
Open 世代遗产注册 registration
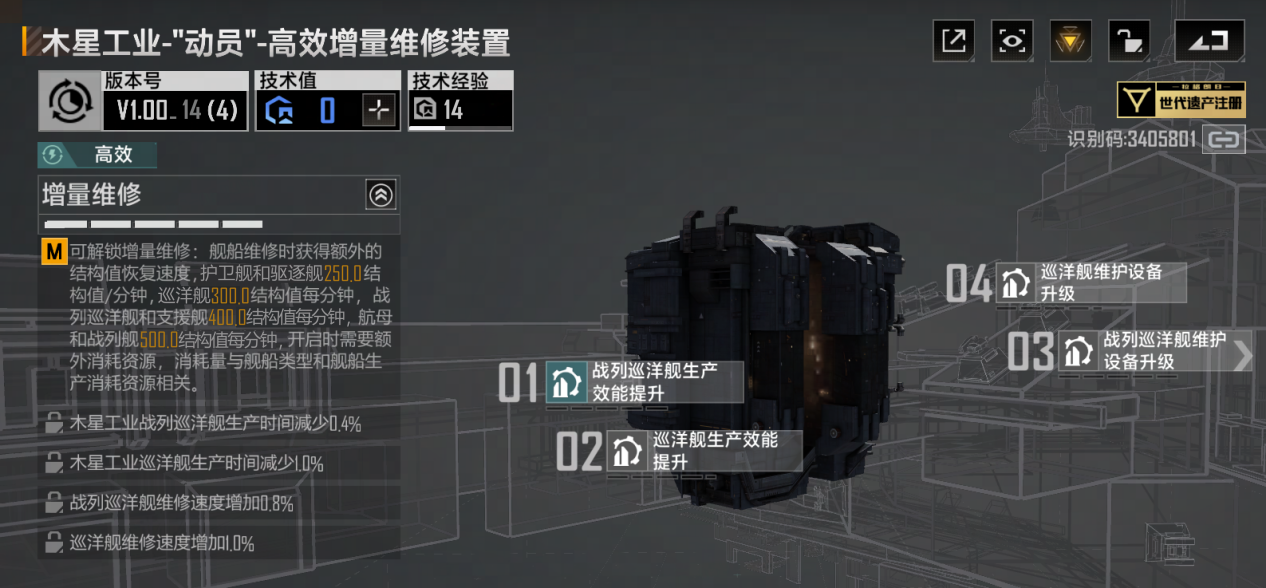pos(1181,100)
